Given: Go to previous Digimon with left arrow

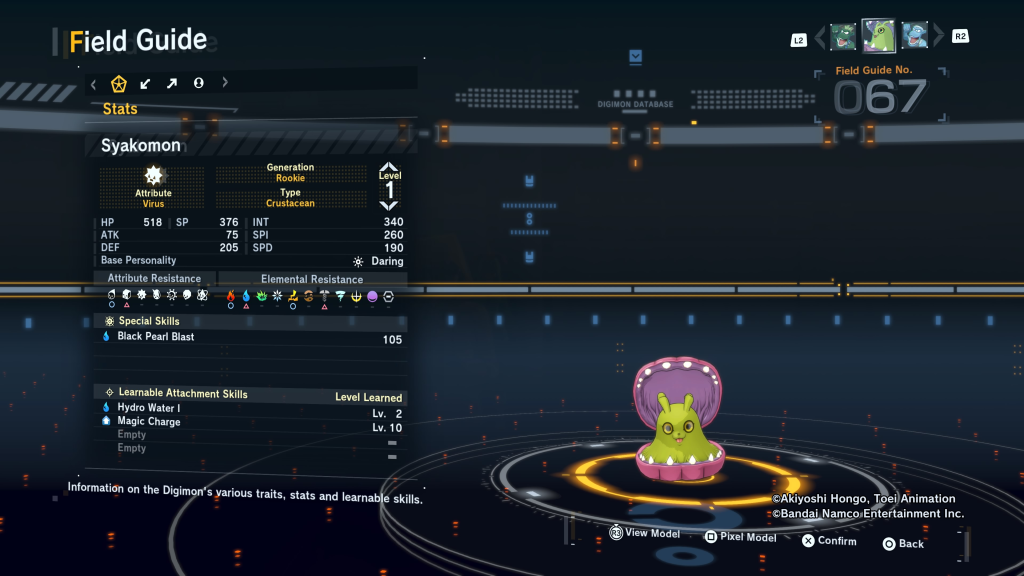Looking at the screenshot, I should [x=820, y=38].
